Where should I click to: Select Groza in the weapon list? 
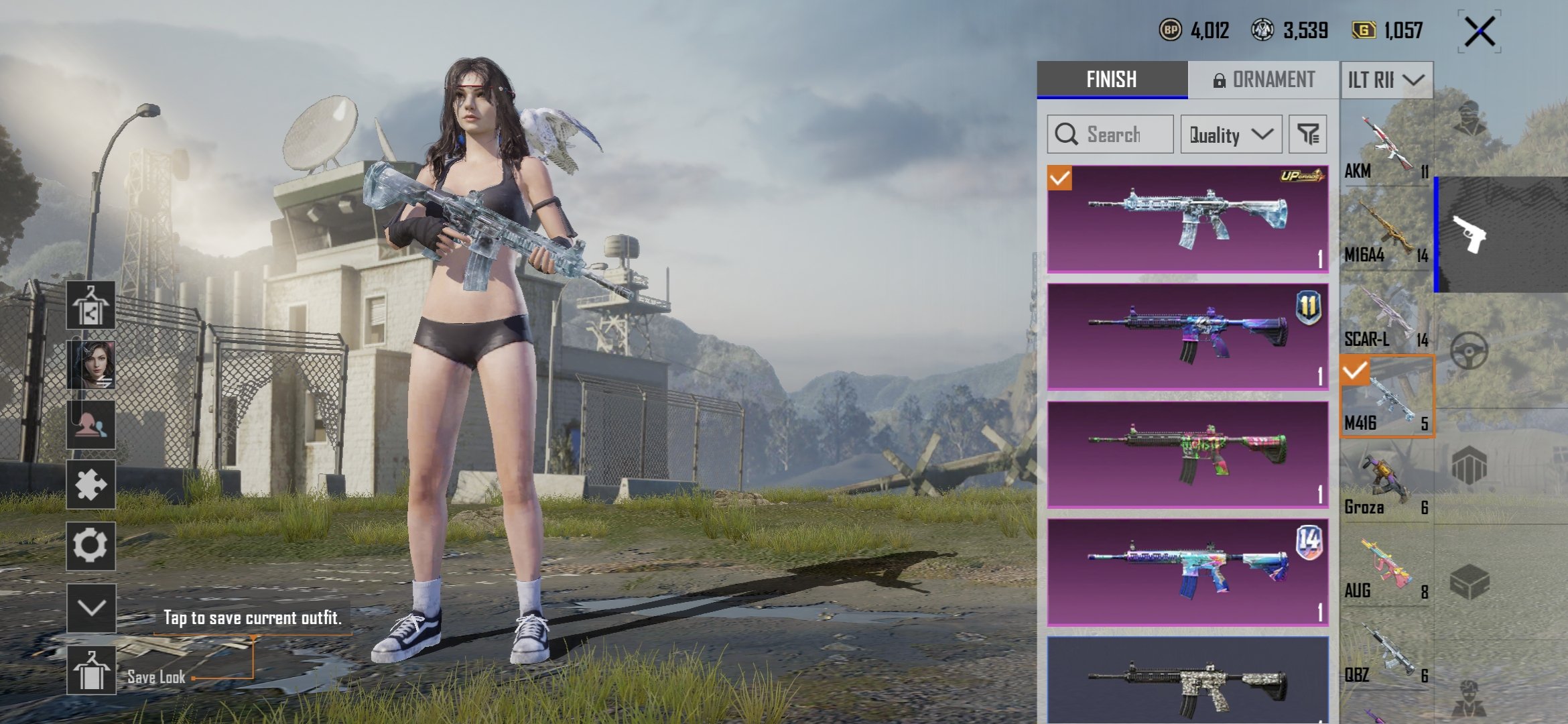[x=1386, y=482]
